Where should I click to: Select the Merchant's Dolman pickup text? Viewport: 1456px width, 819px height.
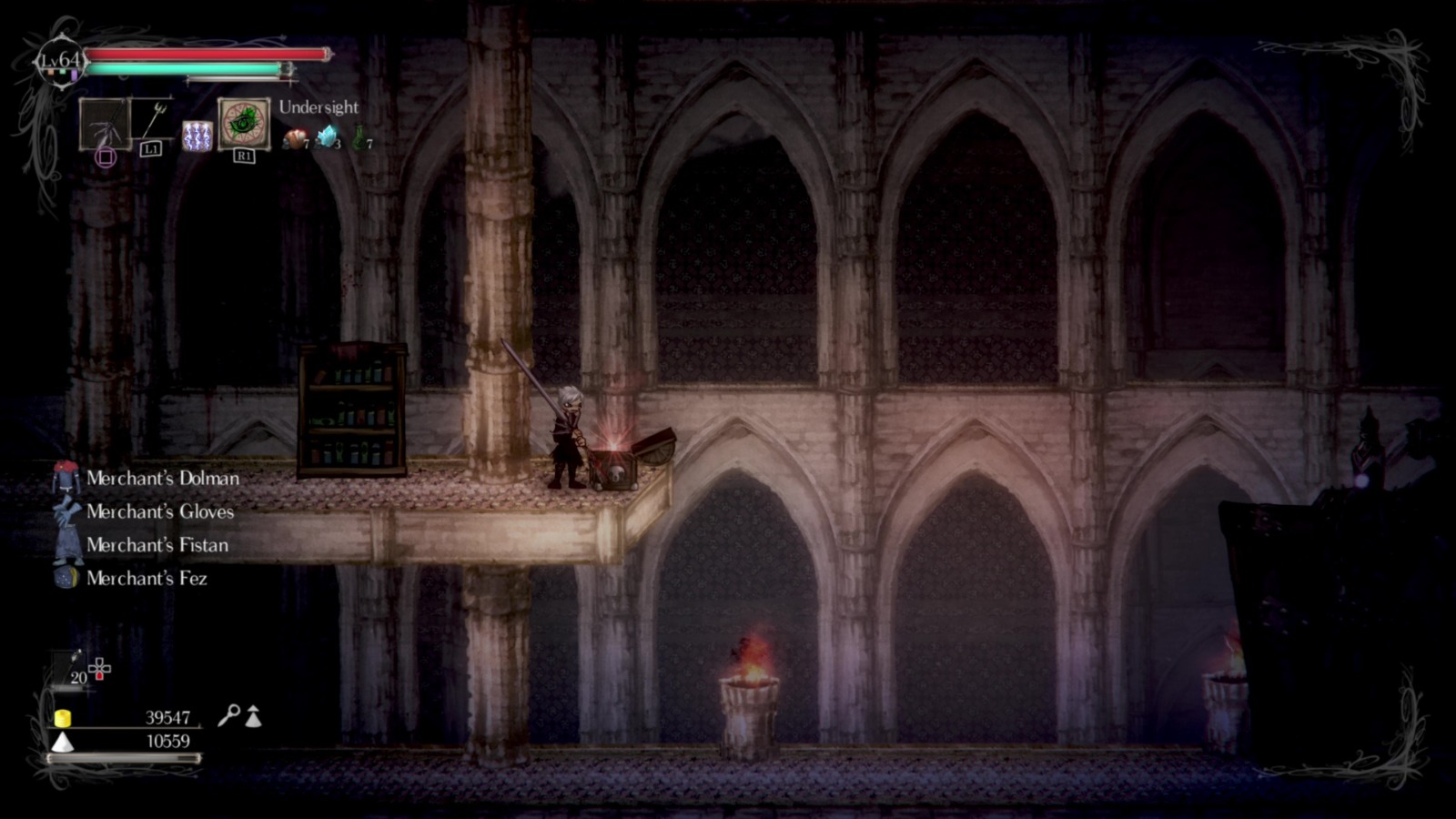click(162, 478)
